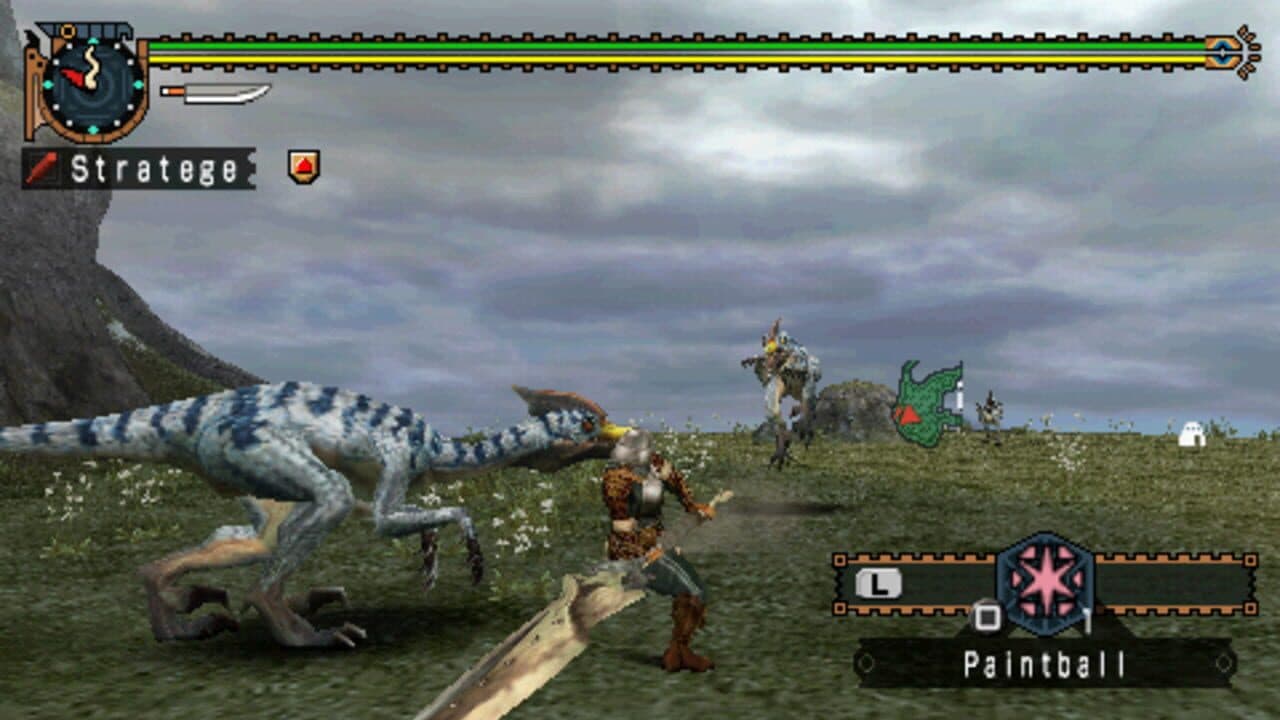Select the gold shield emblem near the name
The image size is (1280, 720).
pos(305,165)
